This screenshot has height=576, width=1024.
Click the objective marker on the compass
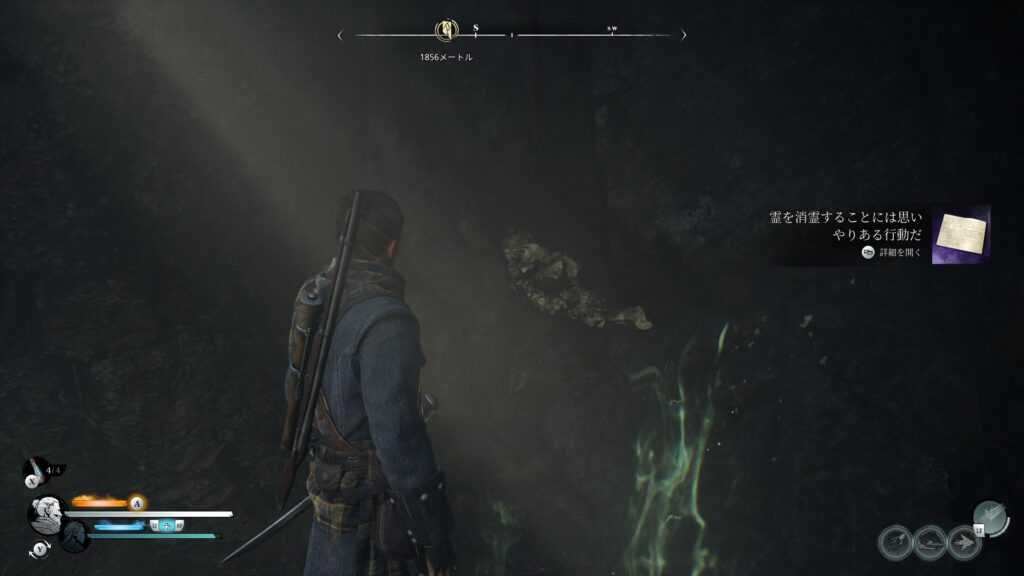click(x=446, y=32)
